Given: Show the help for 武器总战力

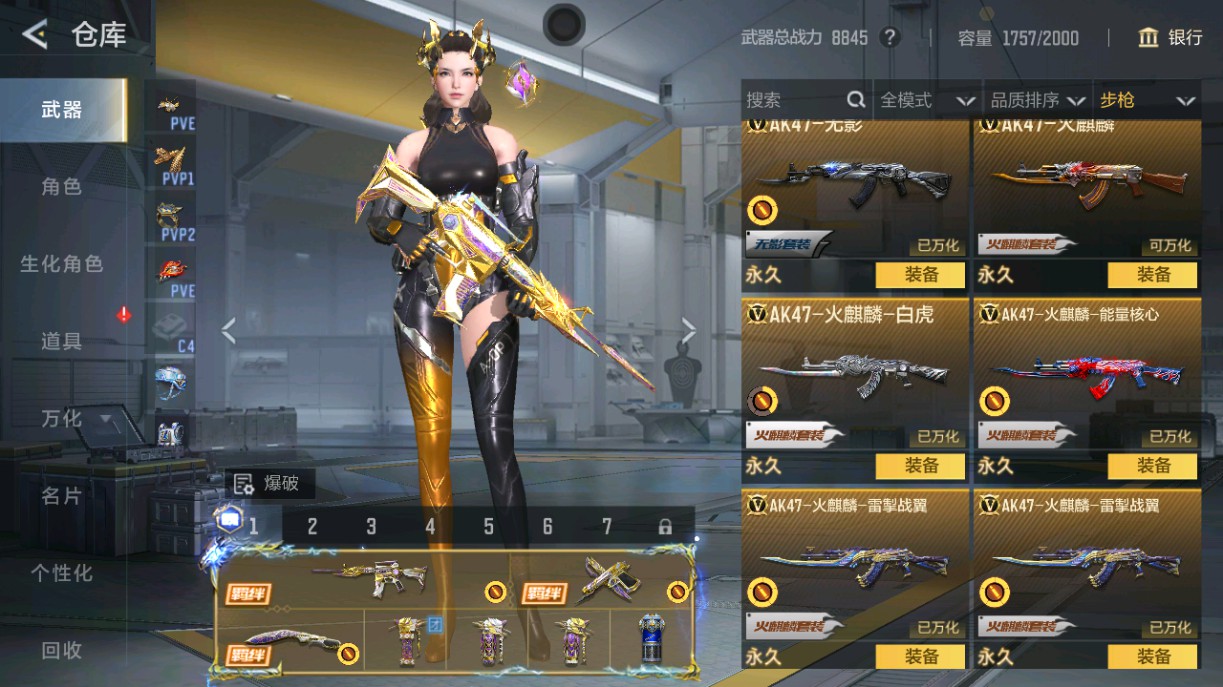Looking at the screenshot, I should tap(889, 38).
